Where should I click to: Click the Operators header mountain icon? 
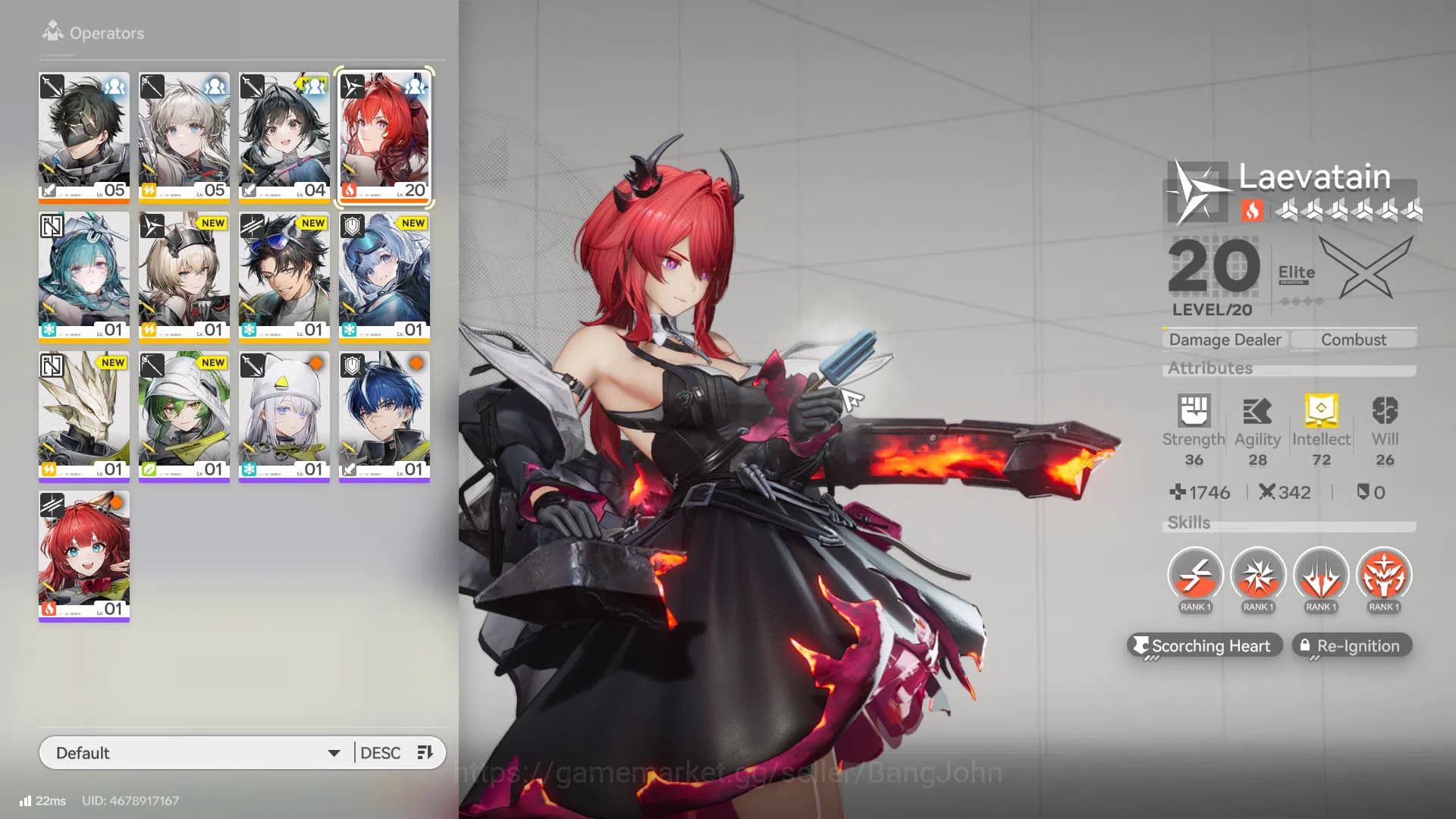tap(52, 32)
